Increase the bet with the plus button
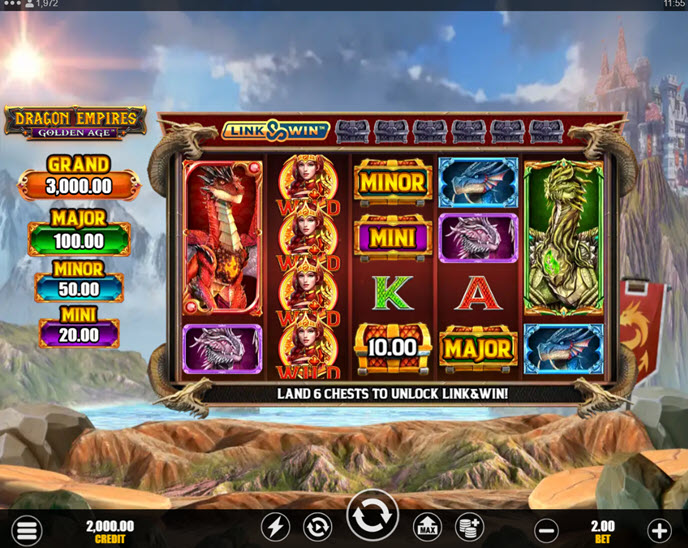This screenshot has height=548, width=688. 659,529
